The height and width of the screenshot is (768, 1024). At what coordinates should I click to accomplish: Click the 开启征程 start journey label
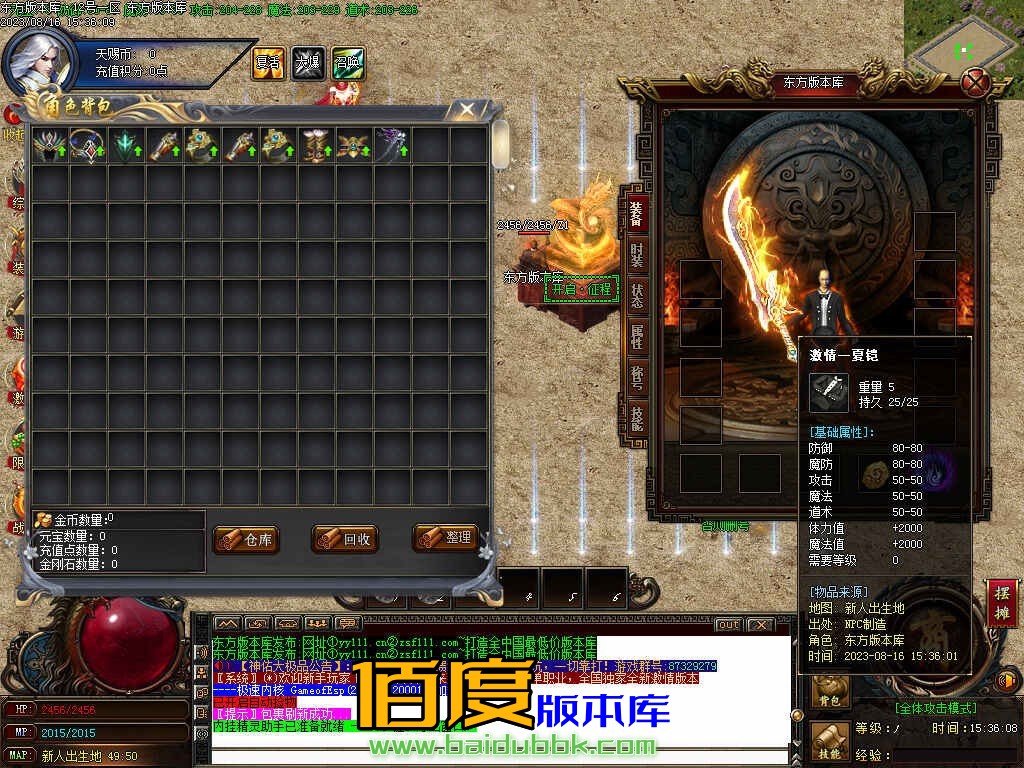(582, 289)
